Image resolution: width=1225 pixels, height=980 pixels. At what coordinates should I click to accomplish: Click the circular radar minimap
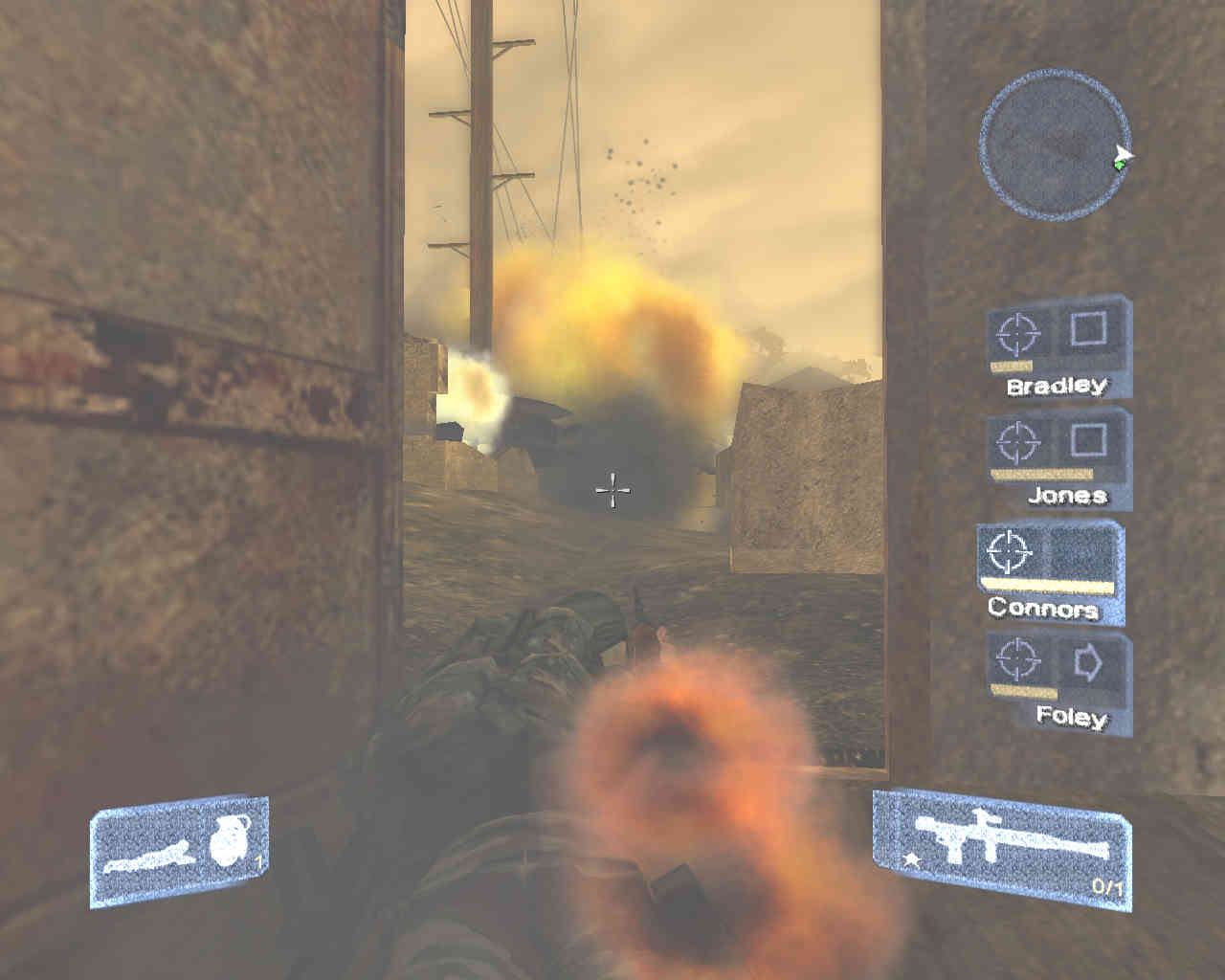(1054, 145)
